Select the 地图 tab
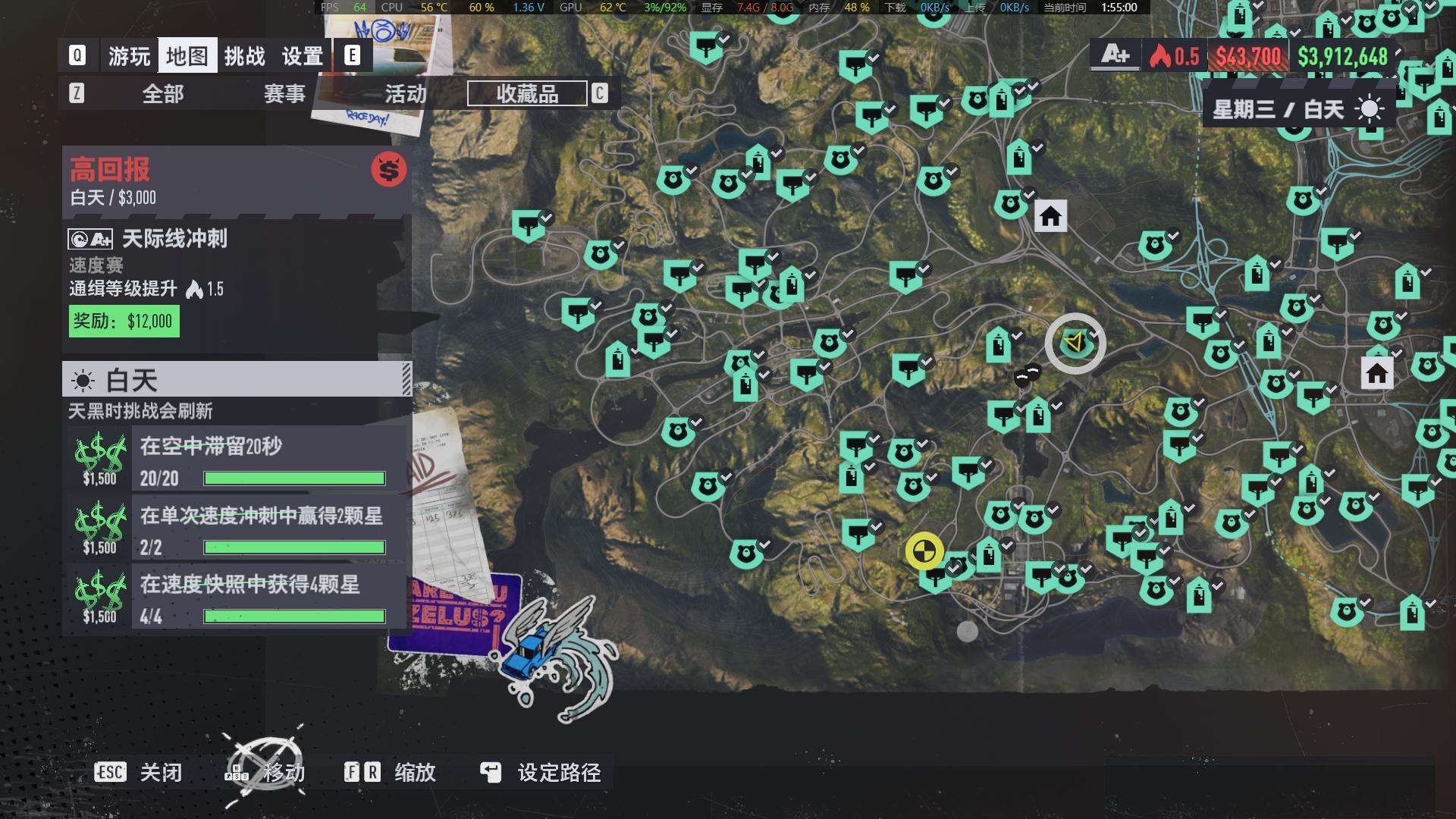Image resolution: width=1456 pixels, height=819 pixels. 187,56
